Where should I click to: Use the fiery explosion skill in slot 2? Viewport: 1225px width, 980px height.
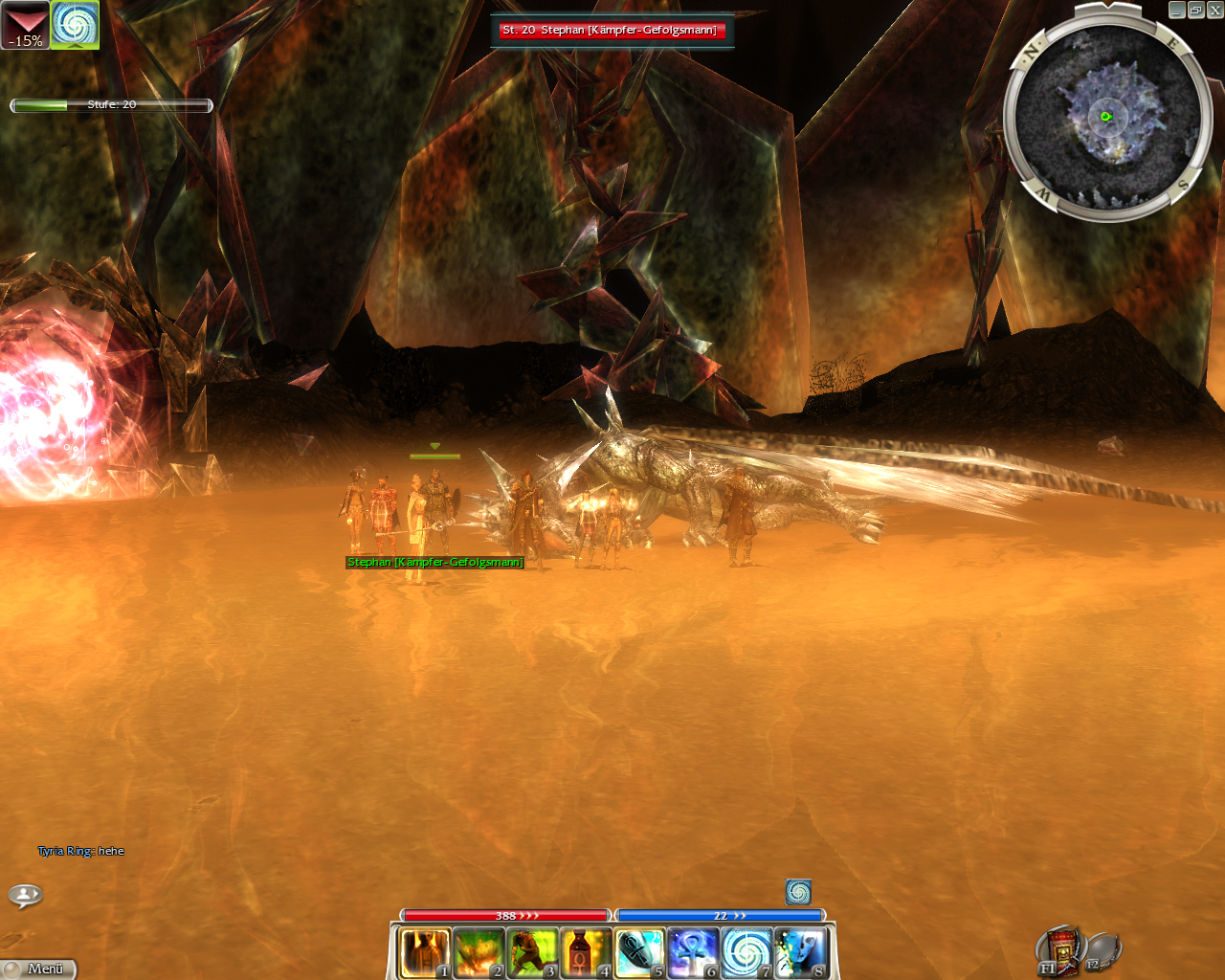tap(478, 953)
